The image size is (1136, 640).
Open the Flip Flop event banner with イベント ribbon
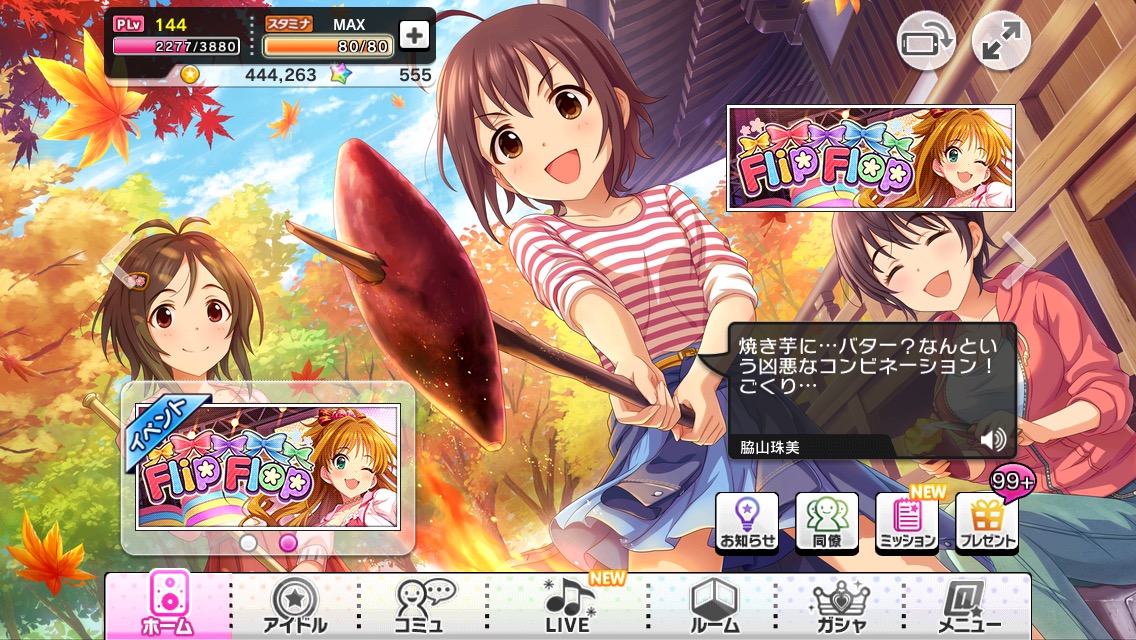pos(268,466)
